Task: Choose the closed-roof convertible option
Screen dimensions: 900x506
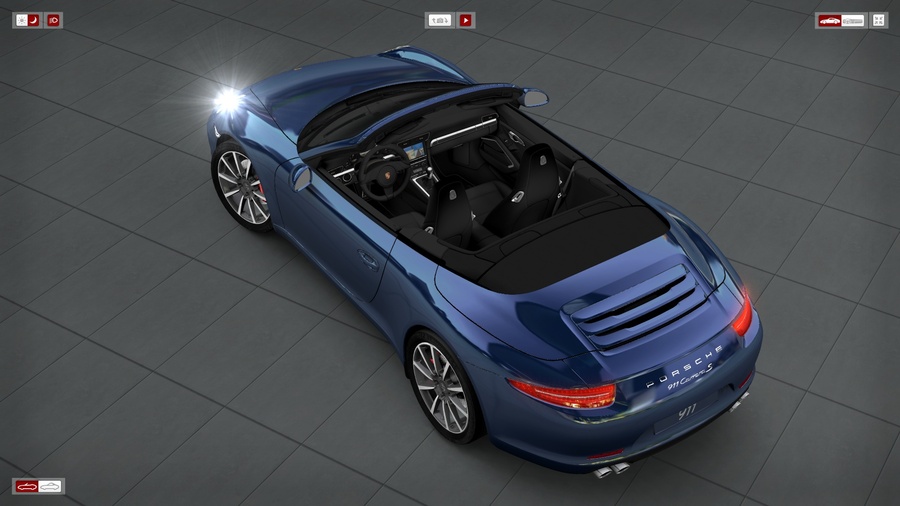Action: pyautogui.click(x=50, y=486)
